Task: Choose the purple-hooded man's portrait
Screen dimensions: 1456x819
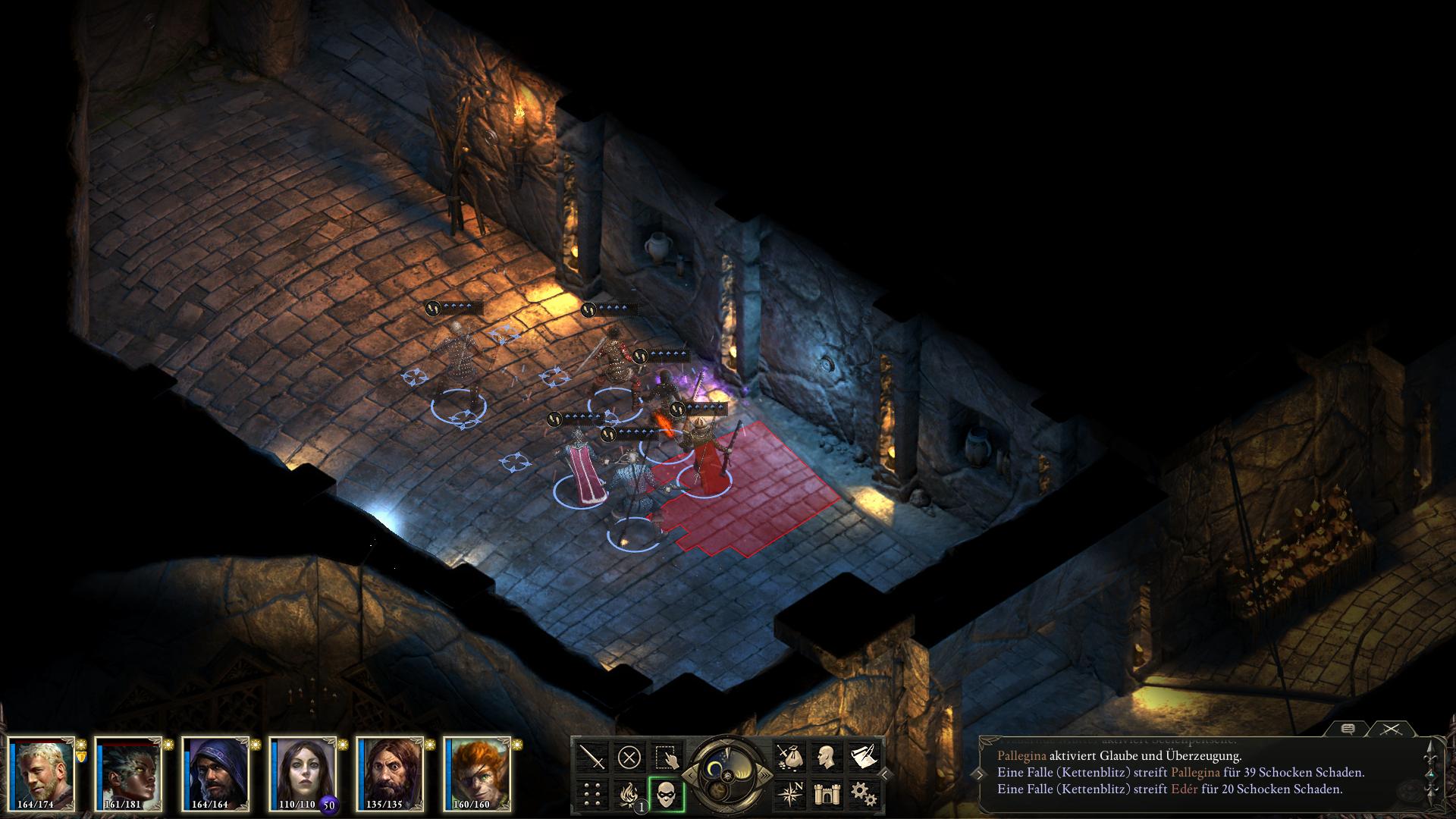Action: [x=215, y=772]
